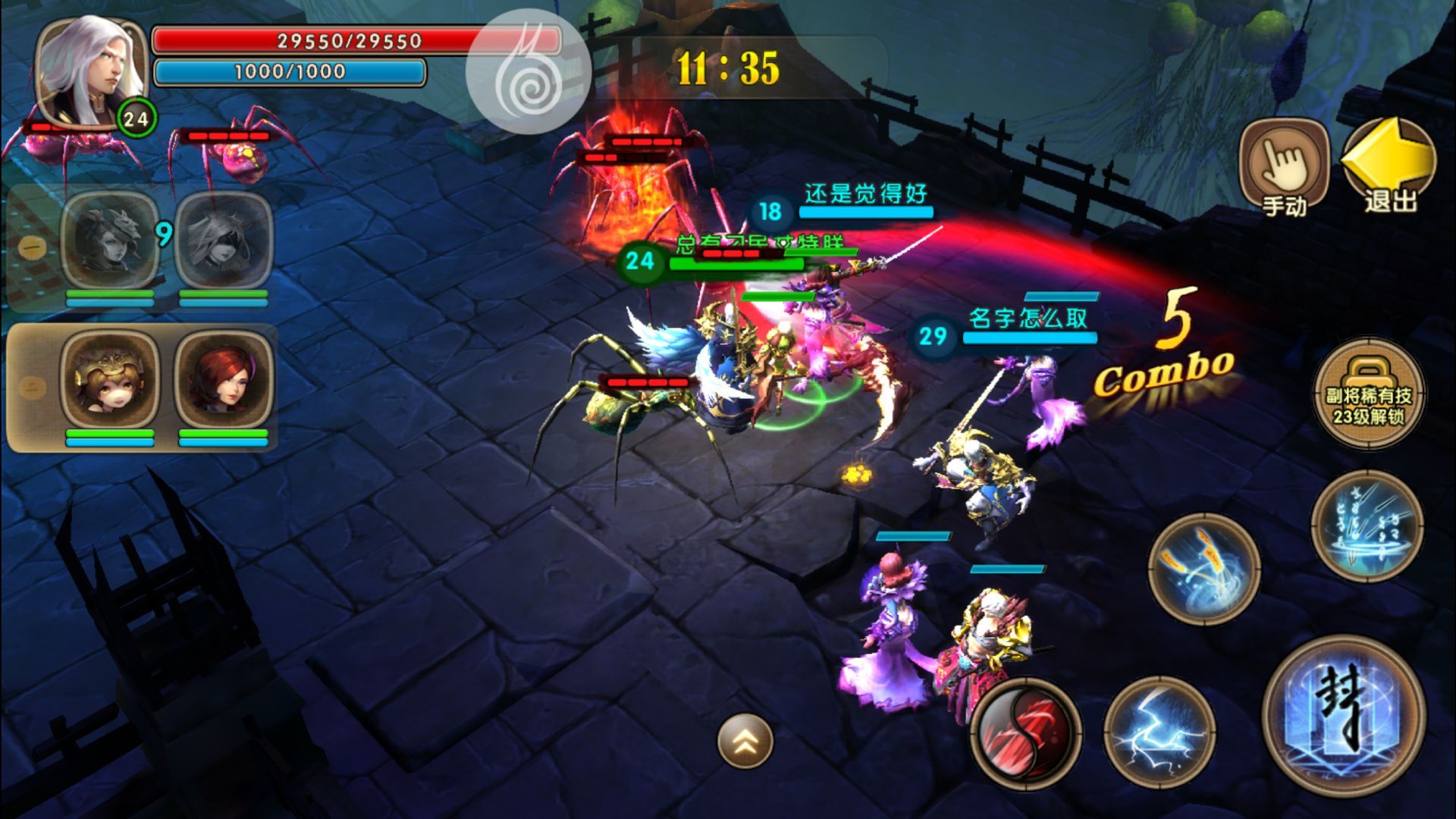This screenshot has height=819, width=1456.
Task: Expand the double-chevron arrow button
Action: [745, 741]
